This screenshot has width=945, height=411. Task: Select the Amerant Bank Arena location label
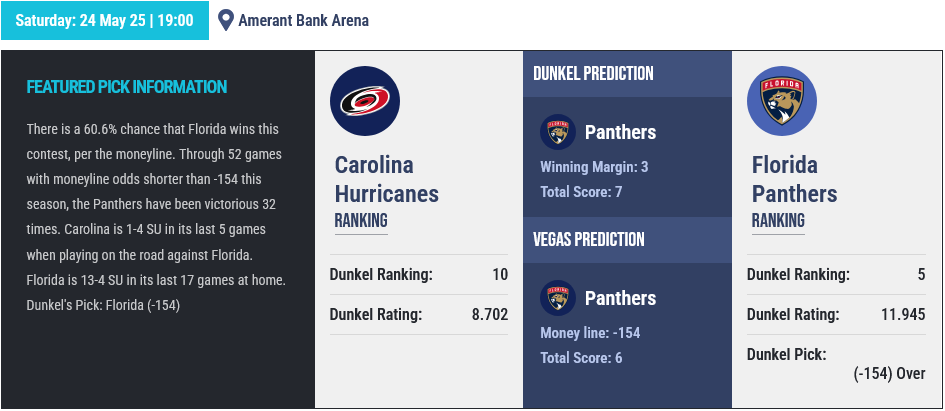[303, 20]
